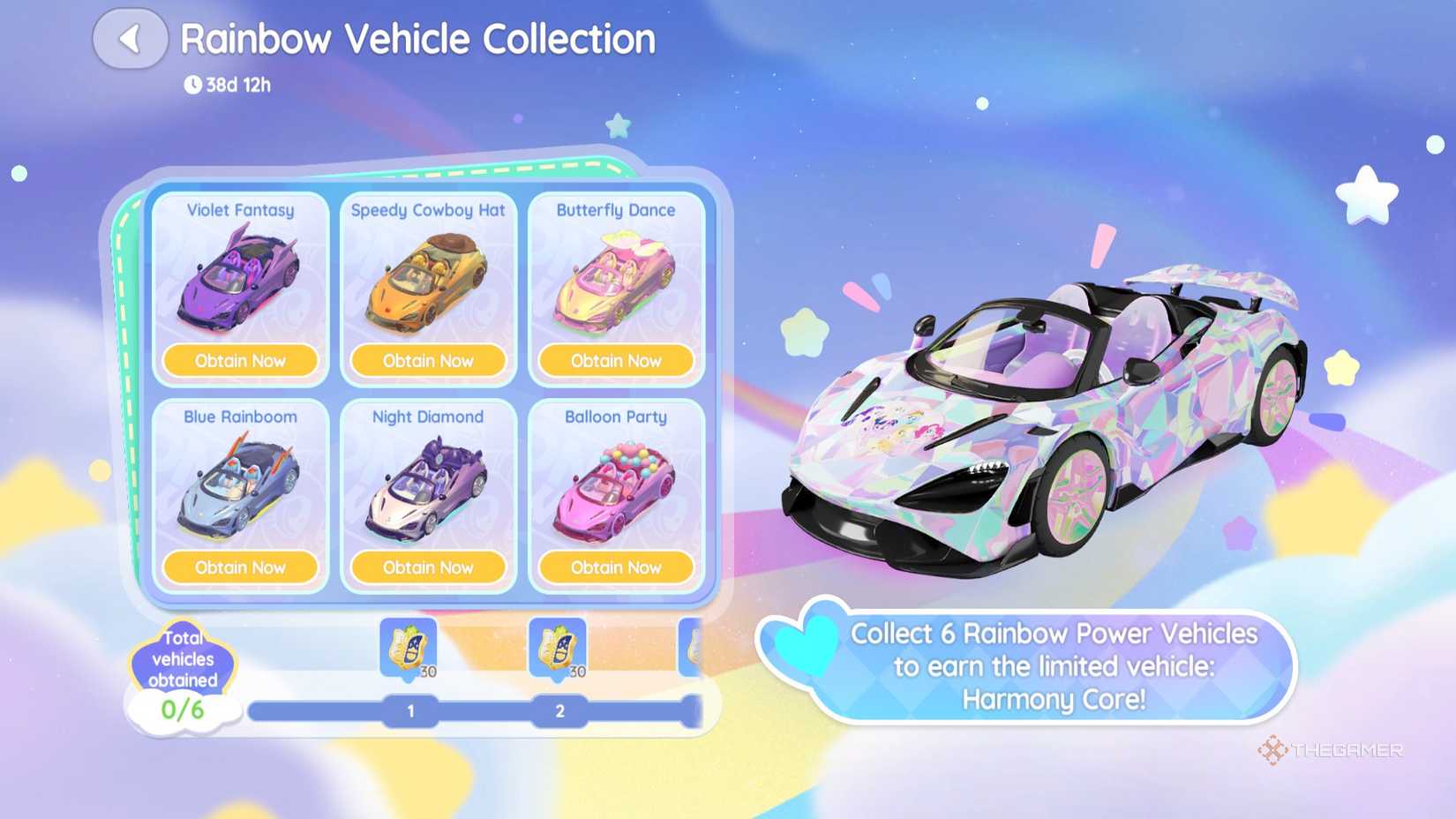Obtain Now the Night Diamond vehicle
This screenshot has height=819, width=1456.
point(429,567)
